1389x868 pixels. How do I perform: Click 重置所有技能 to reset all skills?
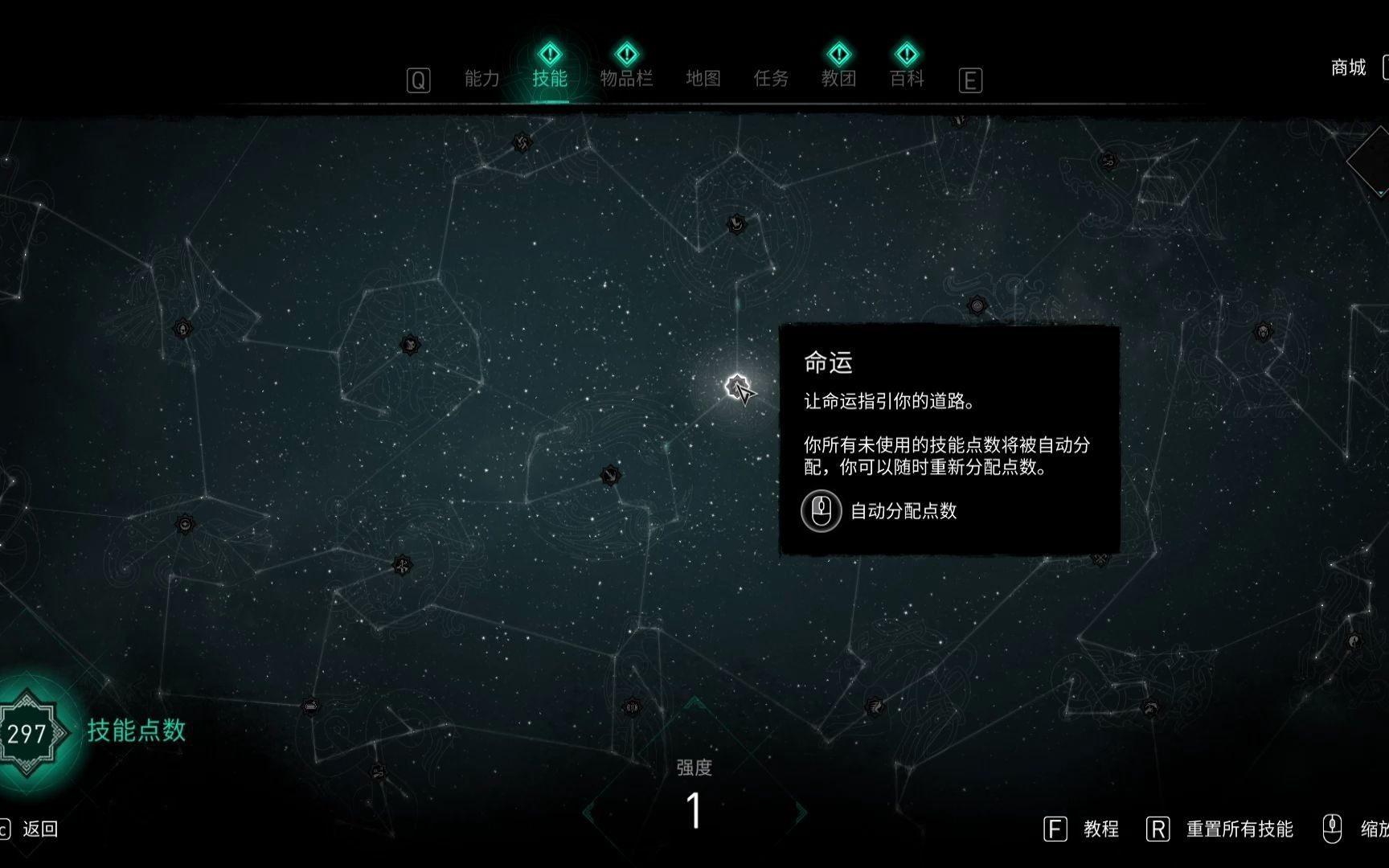pos(1240,829)
